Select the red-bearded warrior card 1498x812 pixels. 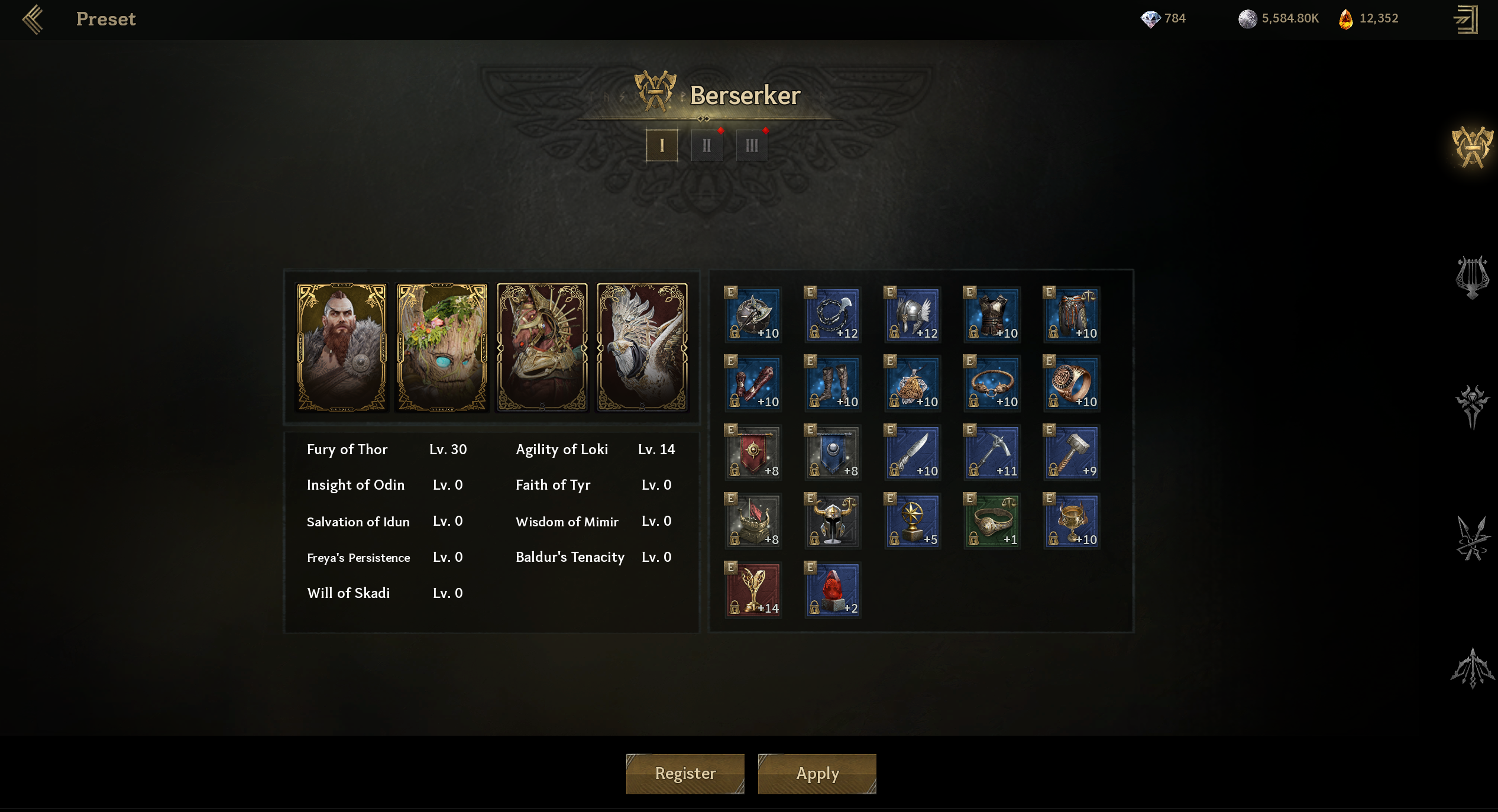click(x=342, y=347)
